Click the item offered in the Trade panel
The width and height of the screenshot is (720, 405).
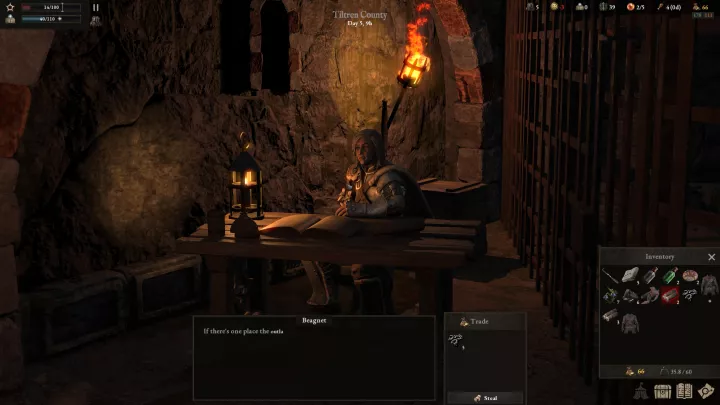point(455,341)
